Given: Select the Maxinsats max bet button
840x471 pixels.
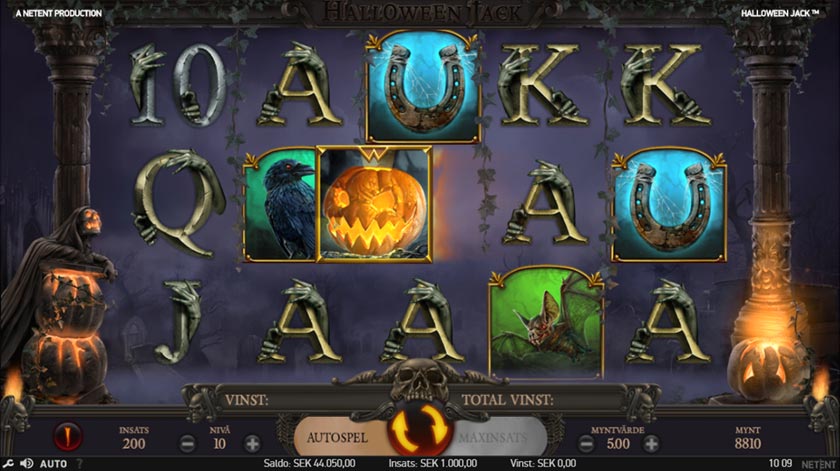Looking at the screenshot, I should coord(500,437).
